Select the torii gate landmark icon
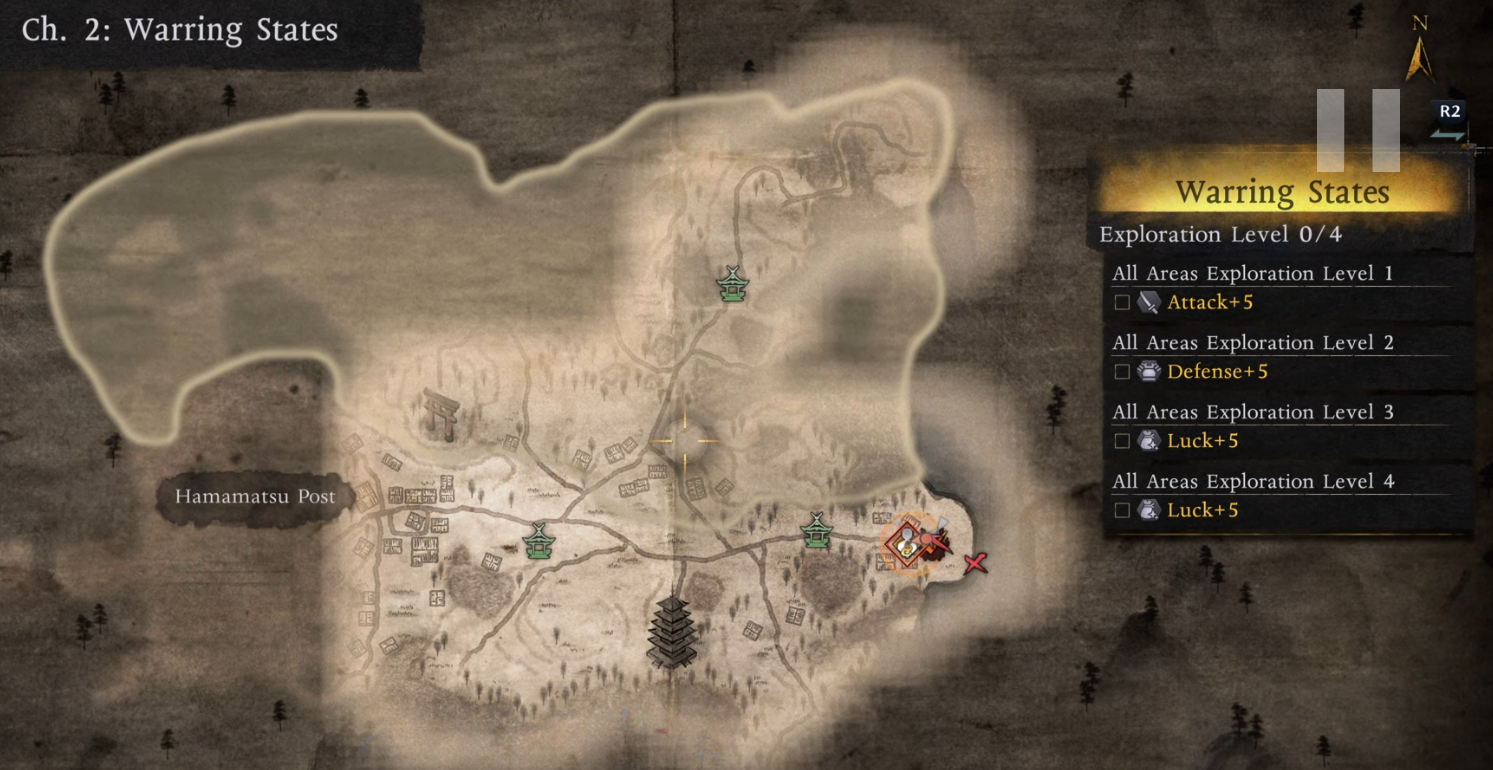Image resolution: width=1493 pixels, height=770 pixels. point(440,413)
